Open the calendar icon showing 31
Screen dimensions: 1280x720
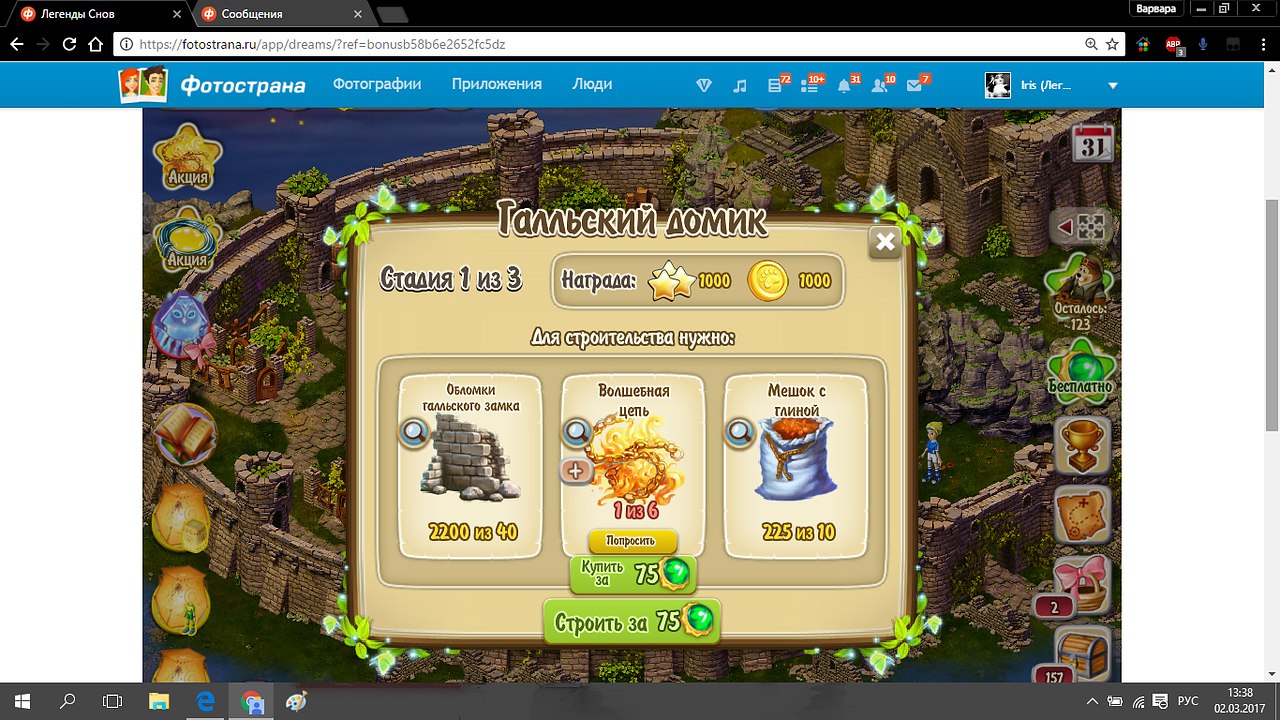1093,144
